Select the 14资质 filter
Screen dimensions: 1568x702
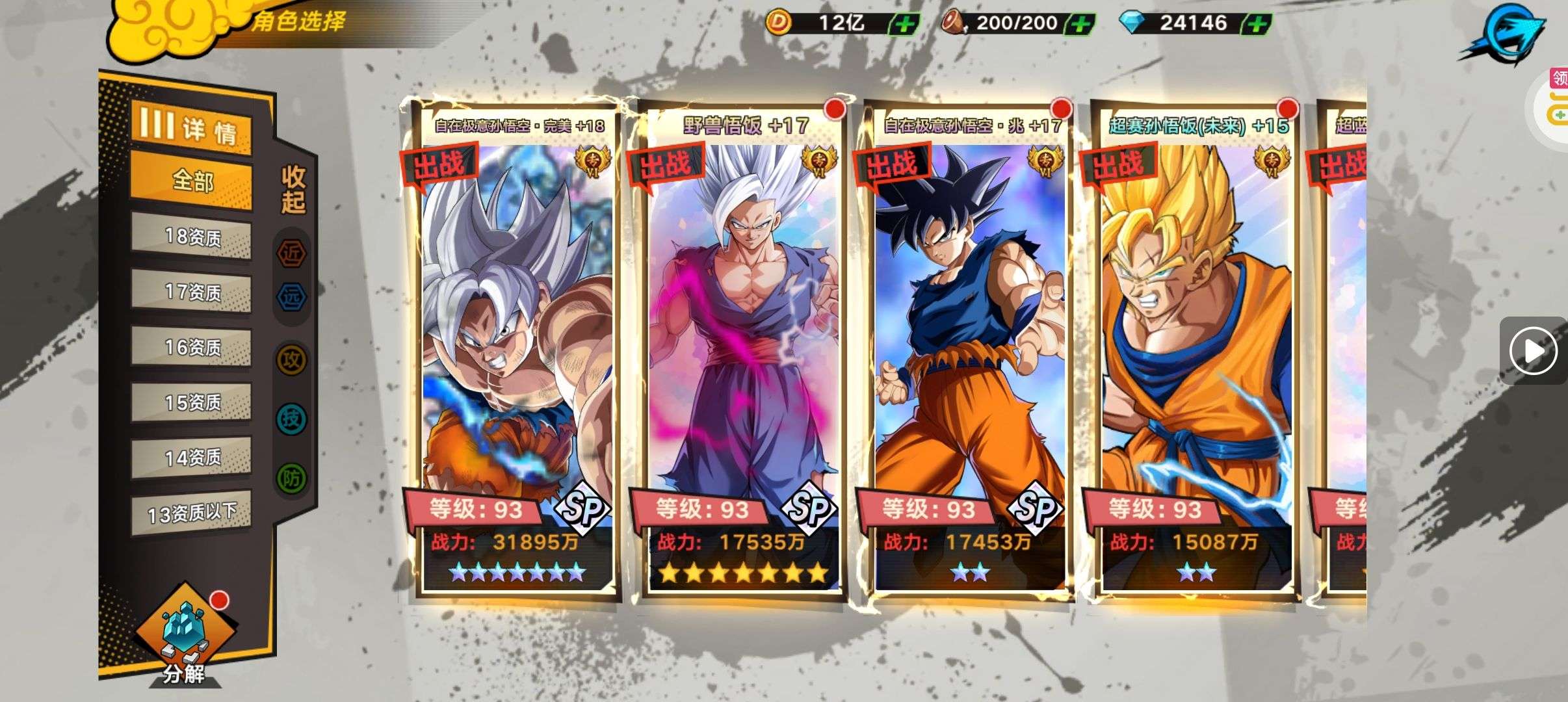192,458
